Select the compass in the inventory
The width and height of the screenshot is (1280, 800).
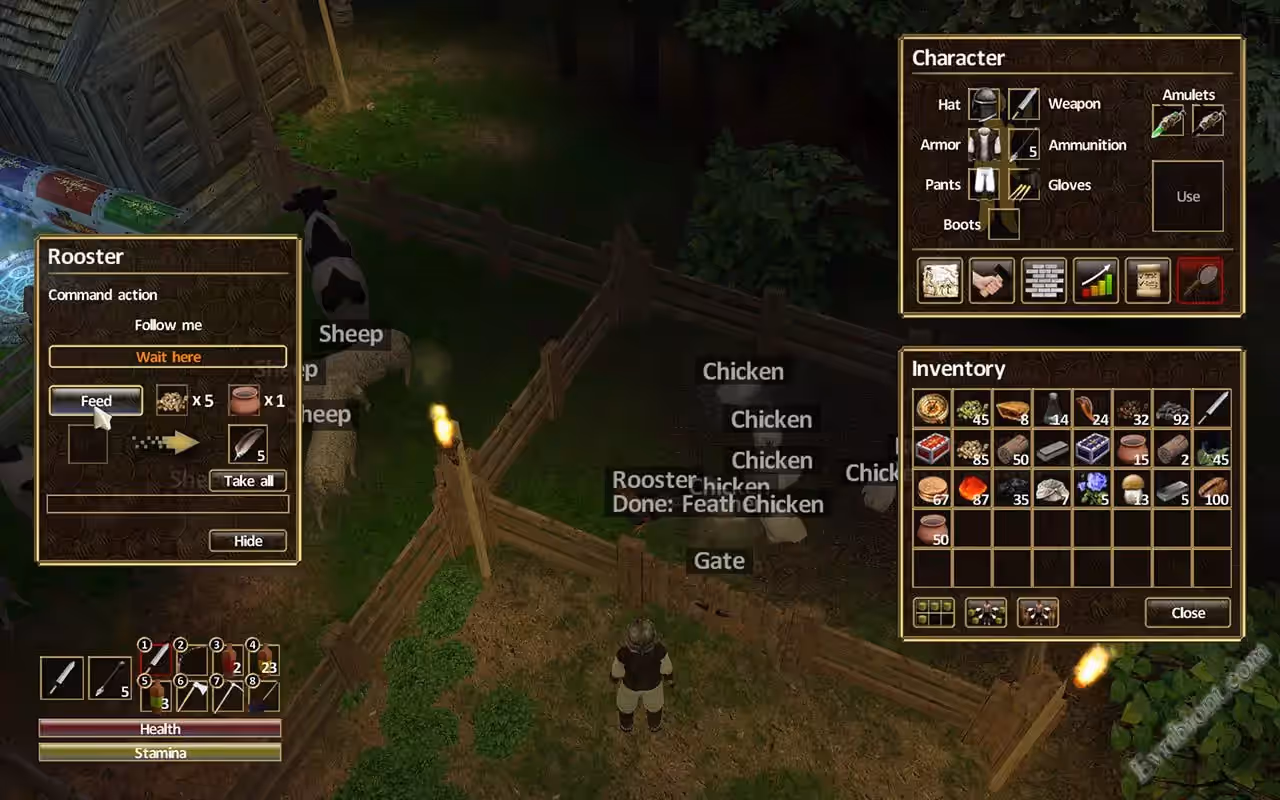tap(932, 409)
